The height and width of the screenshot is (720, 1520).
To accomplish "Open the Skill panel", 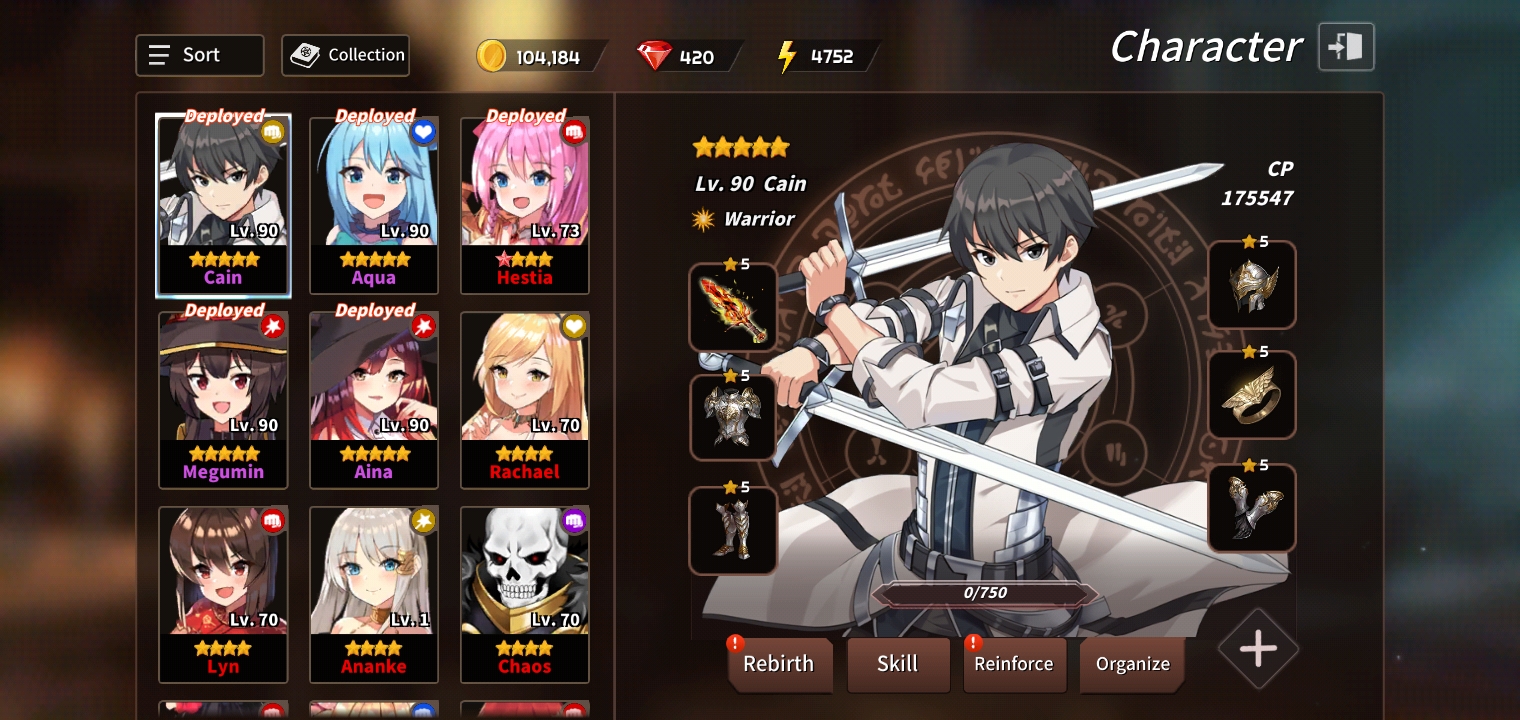I will 897,664.
